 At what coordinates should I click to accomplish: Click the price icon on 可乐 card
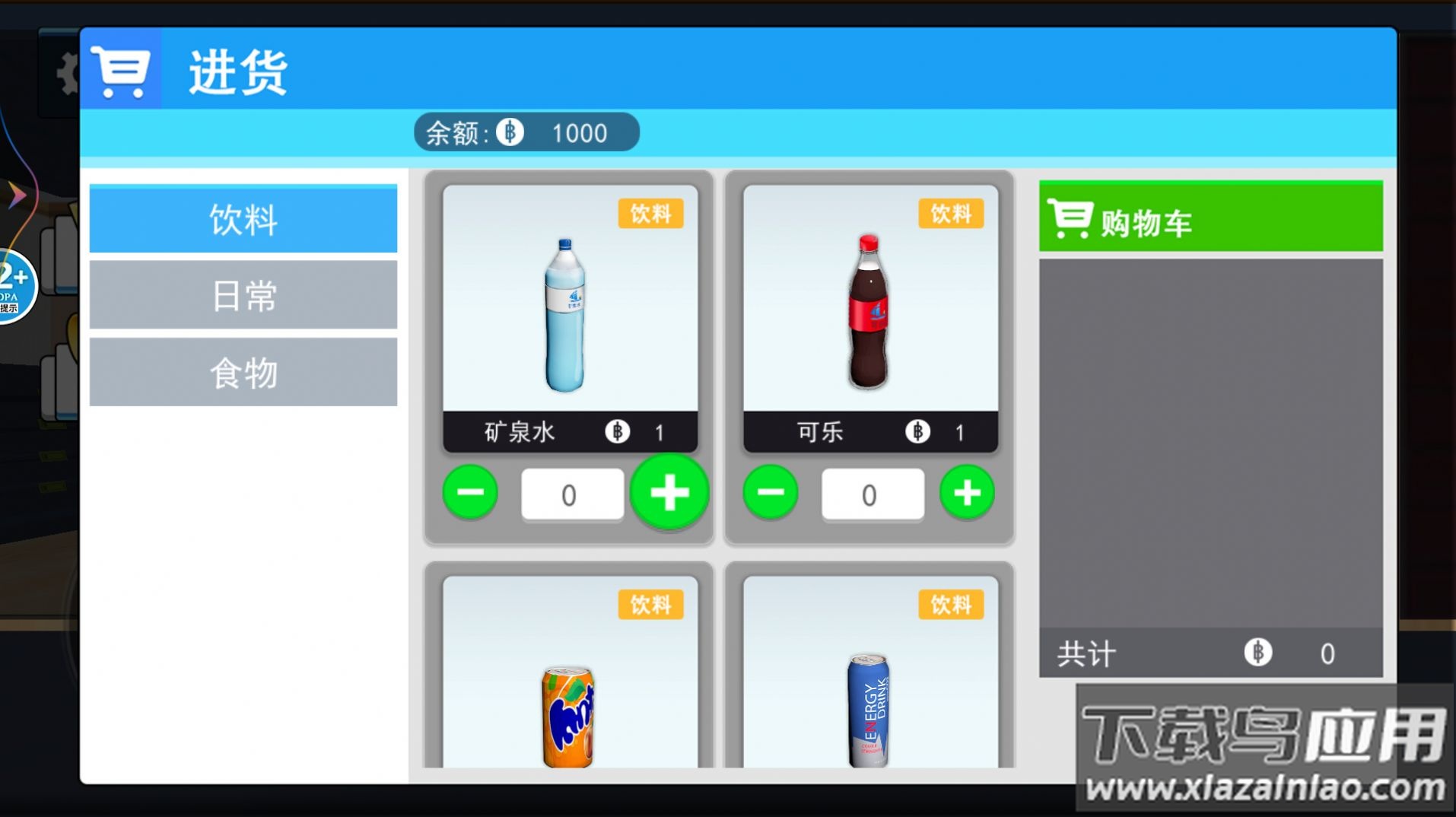coord(917,432)
